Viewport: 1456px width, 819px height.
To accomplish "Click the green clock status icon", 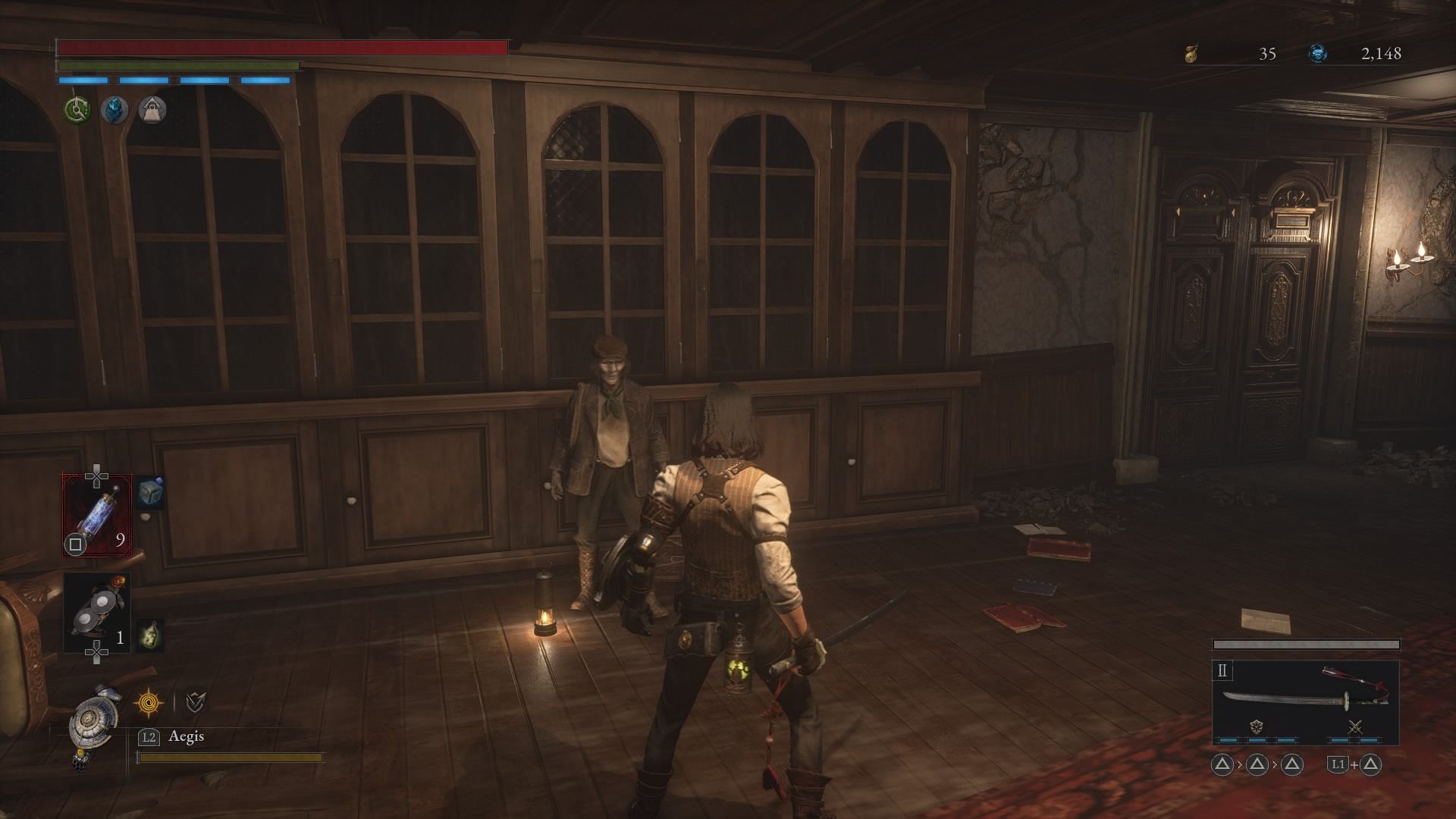I will pos(77,110).
